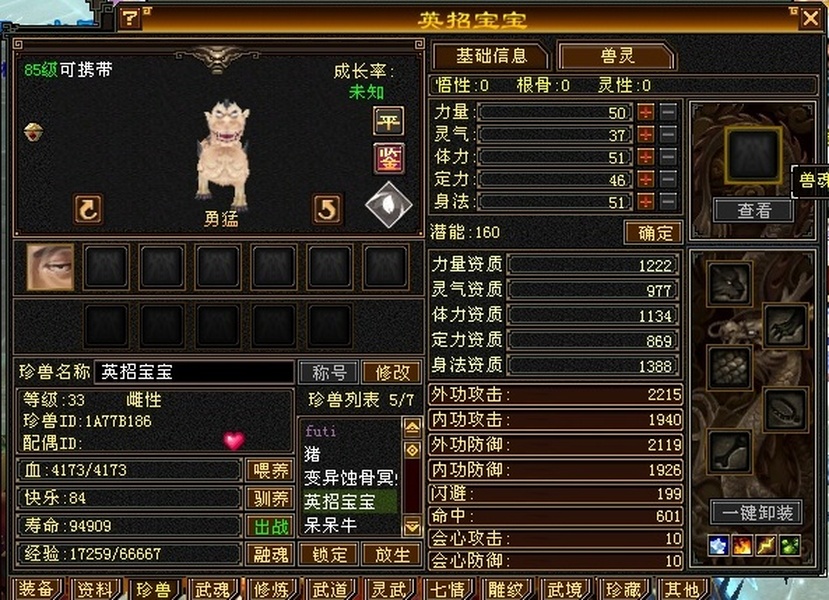The height and width of the screenshot is (600, 829).
Task: Click the 驯养 tame button
Action: coord(269,498)
